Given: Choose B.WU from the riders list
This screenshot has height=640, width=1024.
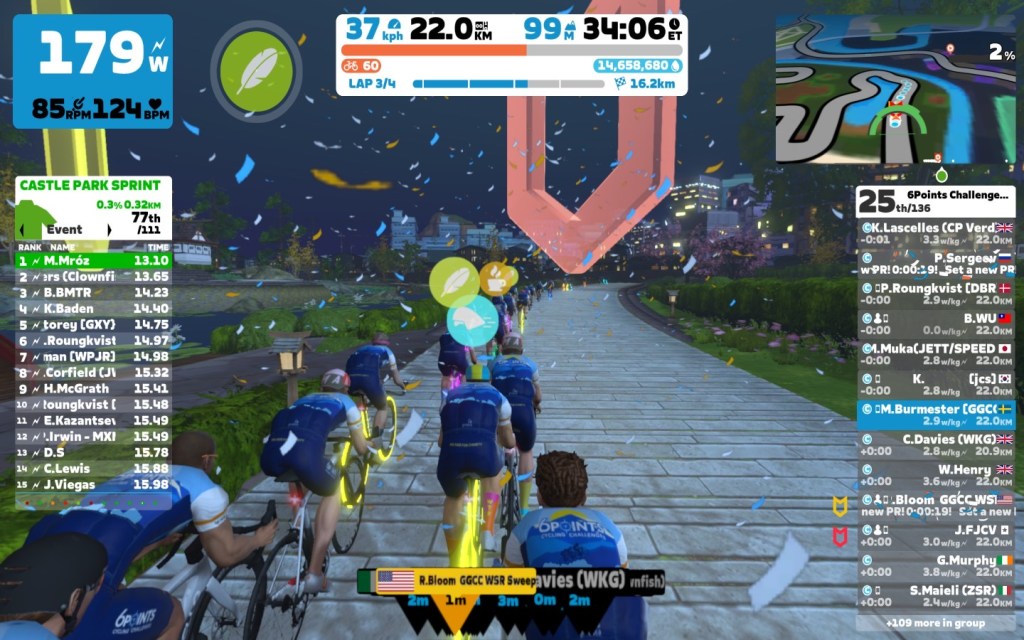Looking at the screenshot, I should (x=936, y=323).
